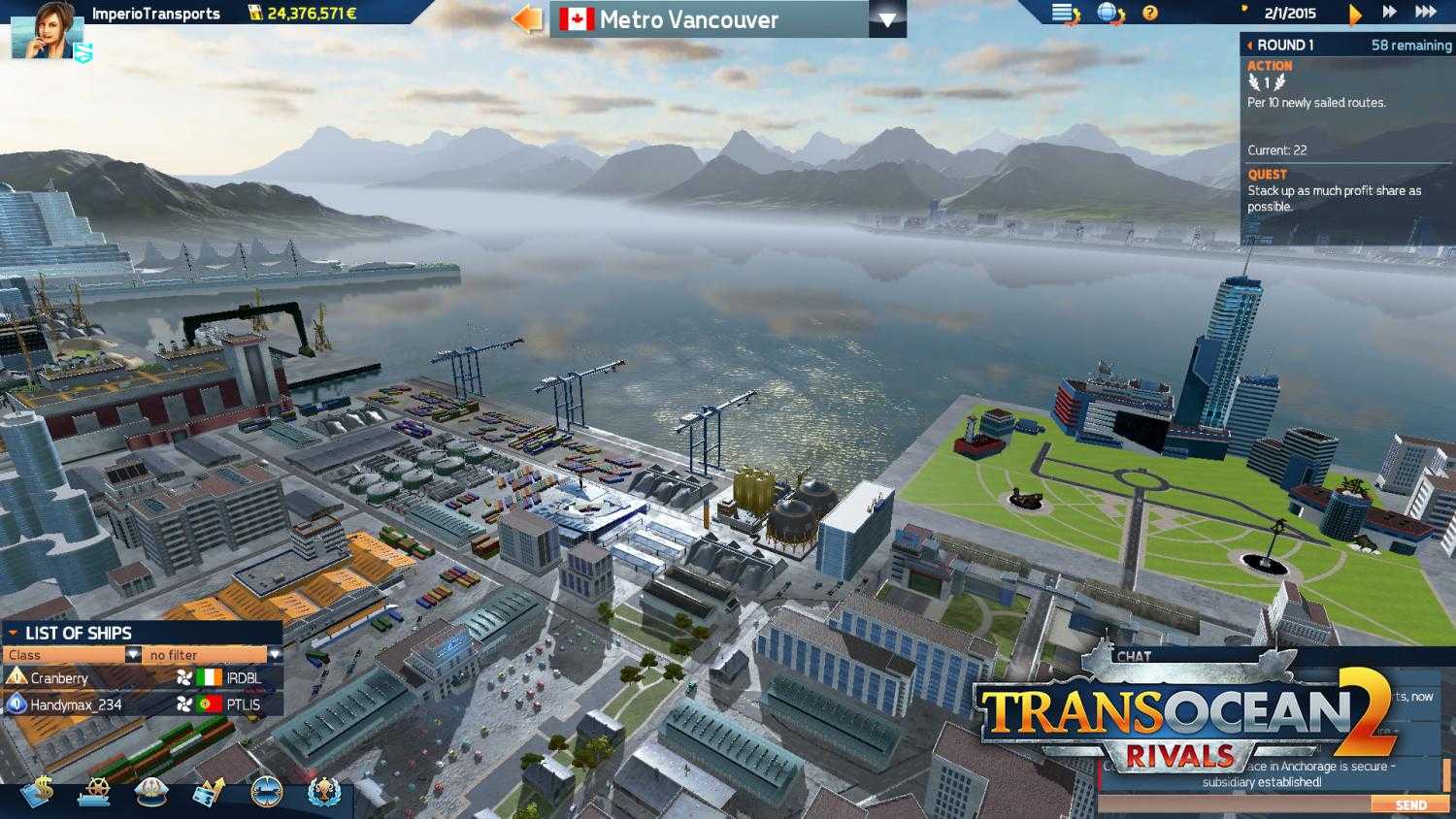
Task: Click the fastest speed triple-arrow control
Action: 1425,13
